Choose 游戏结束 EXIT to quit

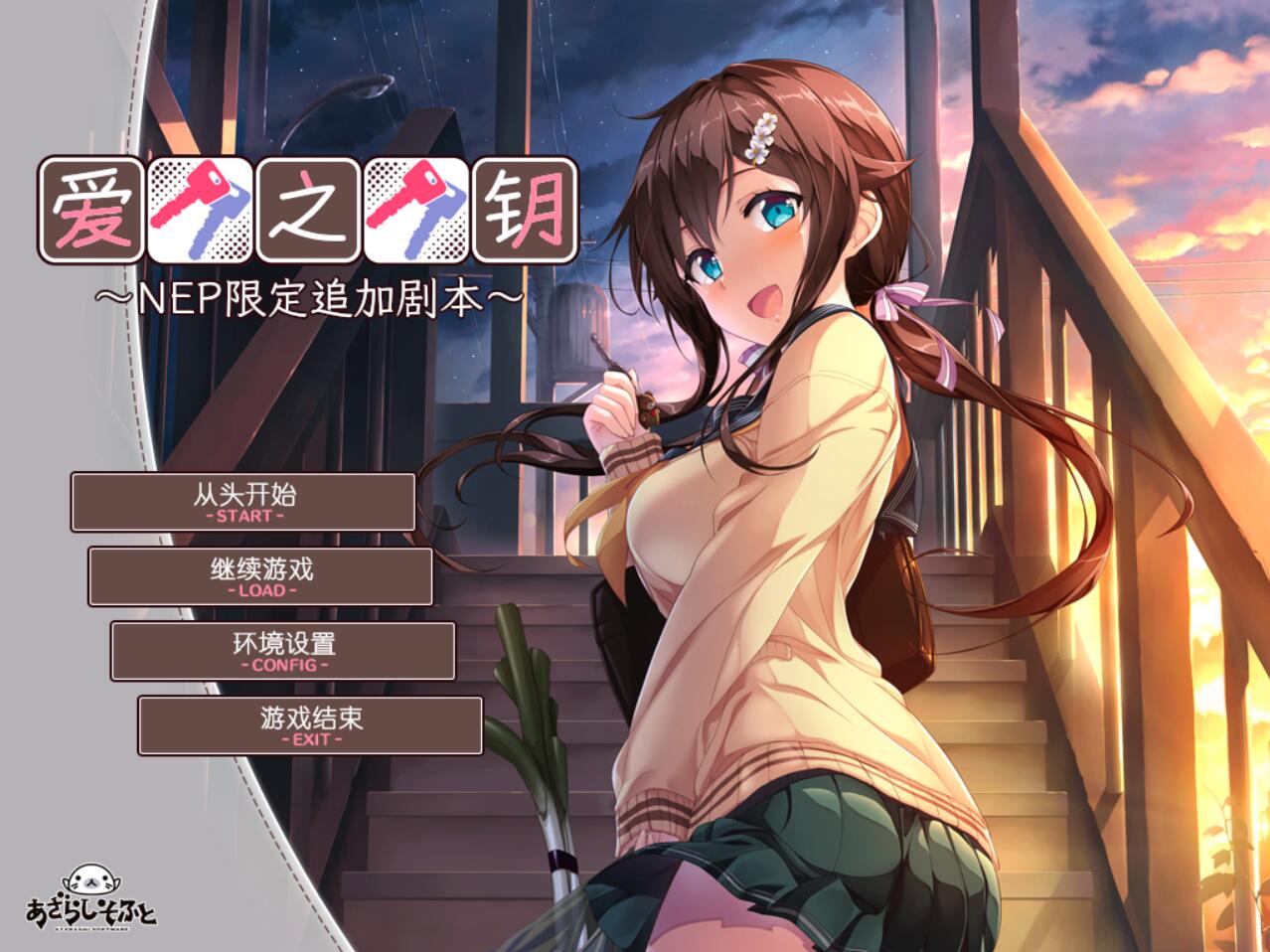pyautogui.click(x=310, y=725)
